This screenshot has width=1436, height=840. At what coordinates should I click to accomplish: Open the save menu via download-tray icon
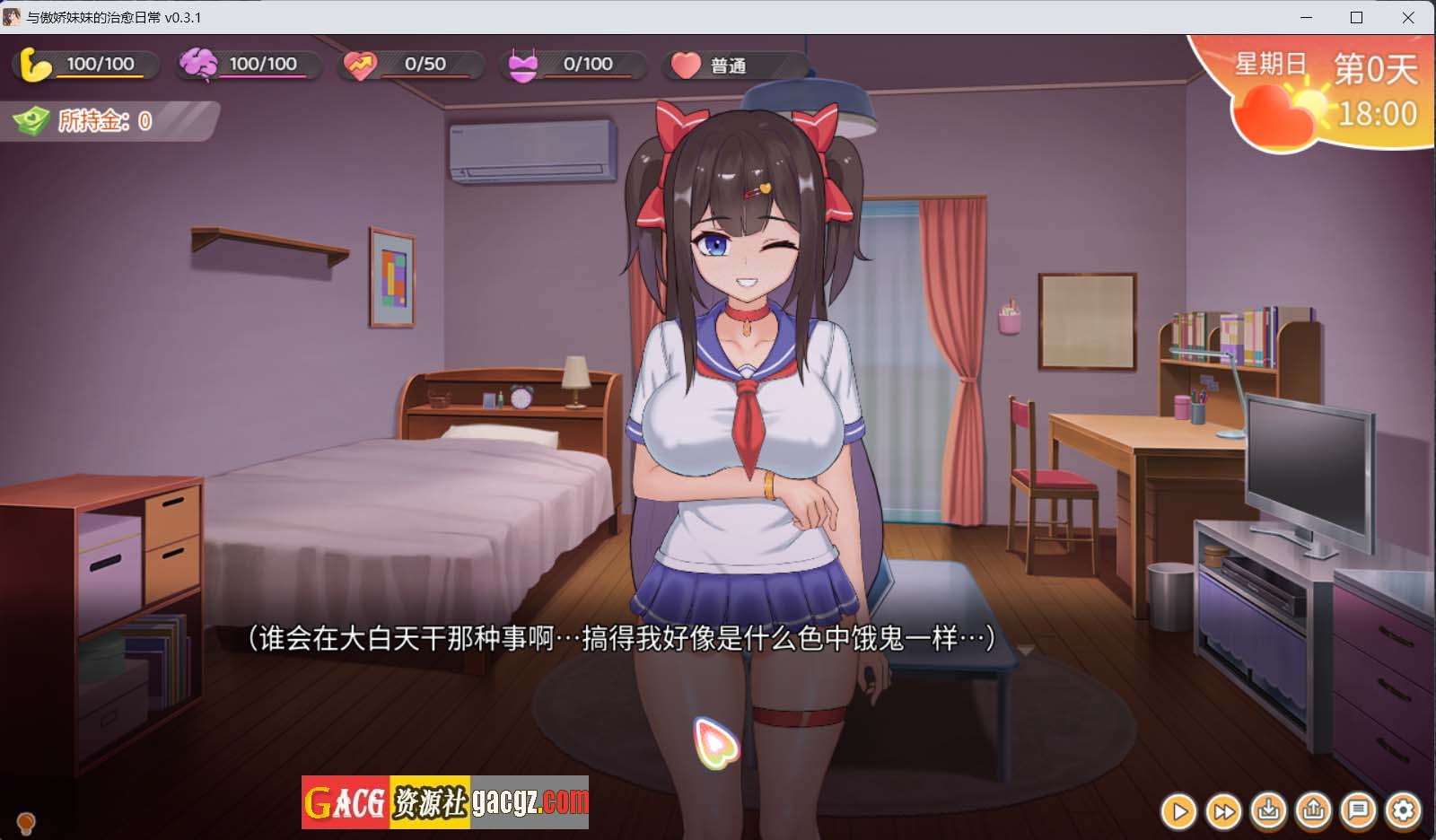click(x=1268, y=811)
